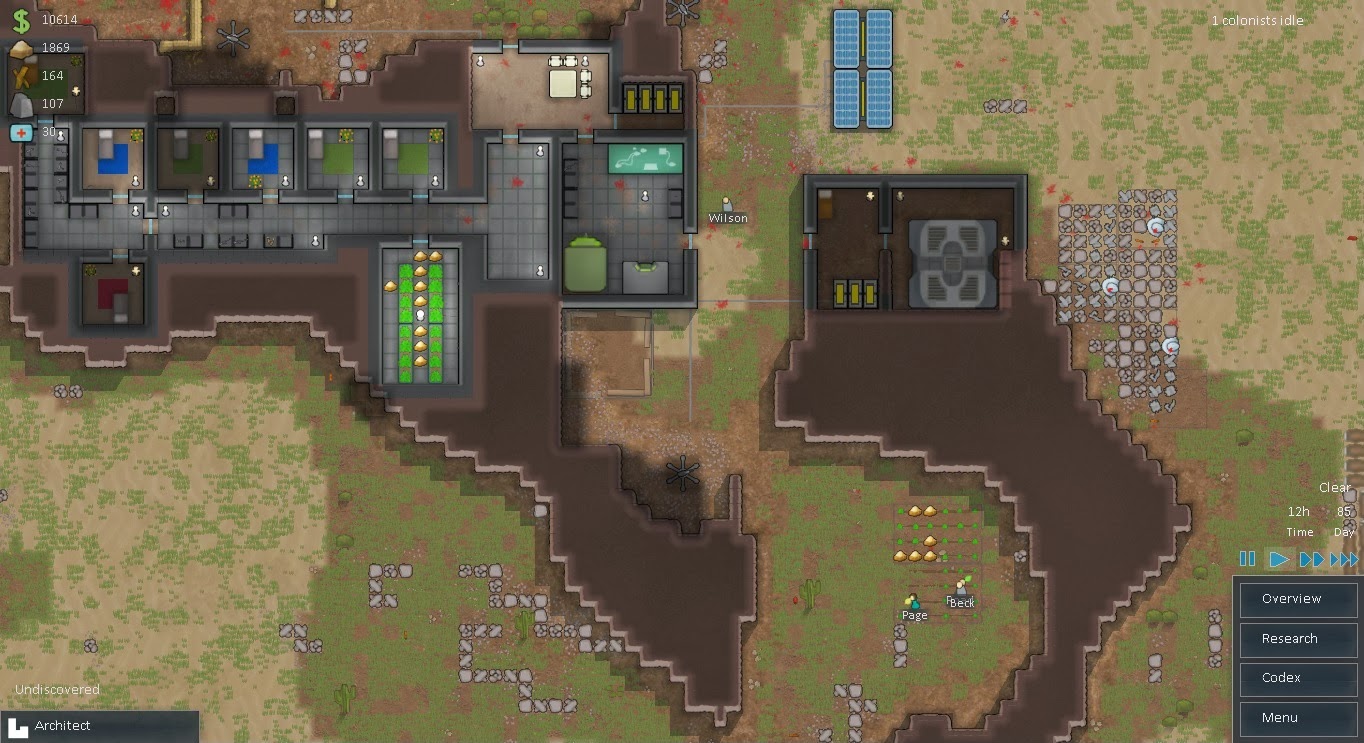Screen dimensions: 1364x743
Task: Engage triple-arrow fastest game speed
Action: pos(1344,559)
